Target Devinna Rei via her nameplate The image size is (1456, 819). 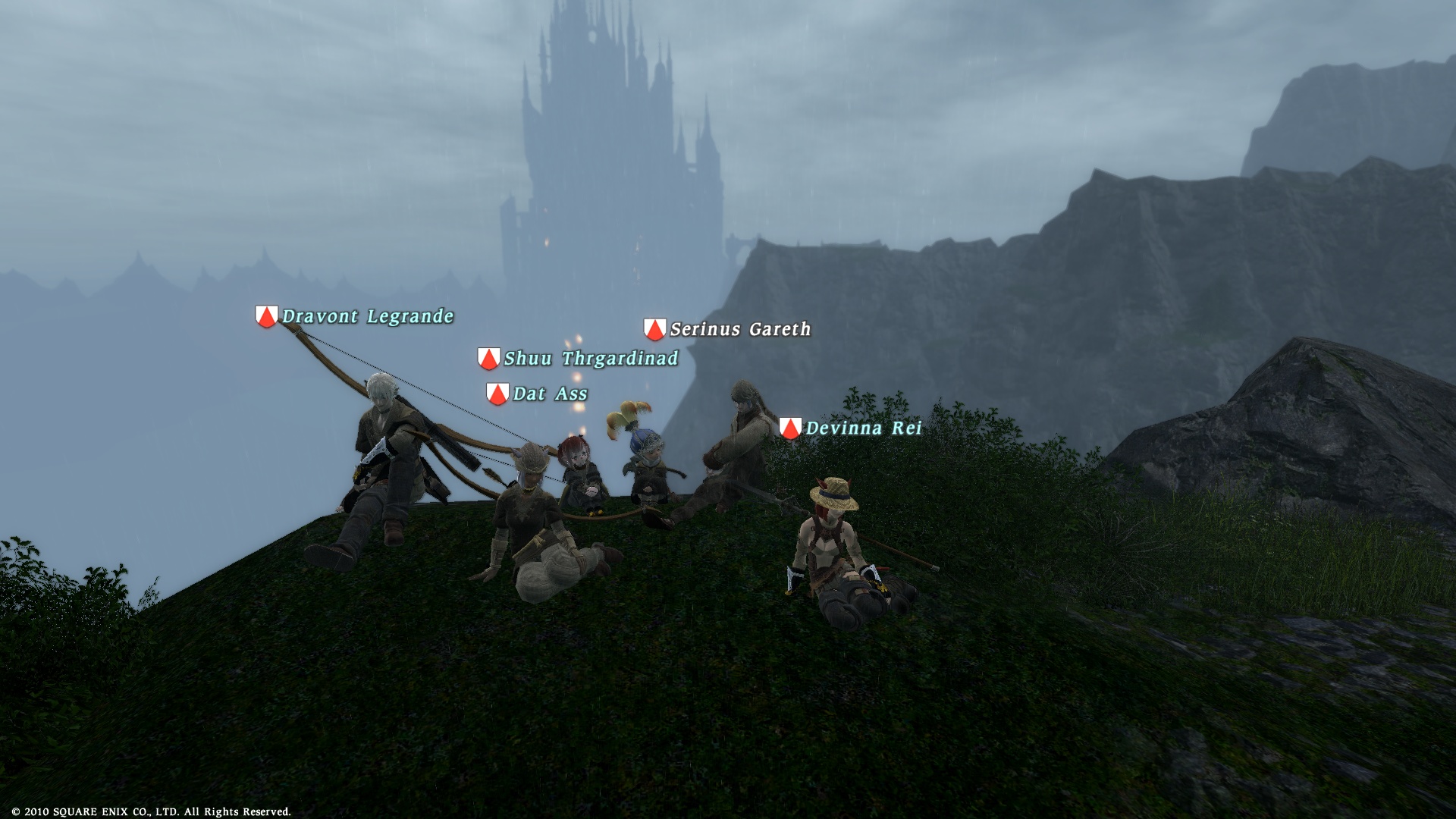pos(863,428)
